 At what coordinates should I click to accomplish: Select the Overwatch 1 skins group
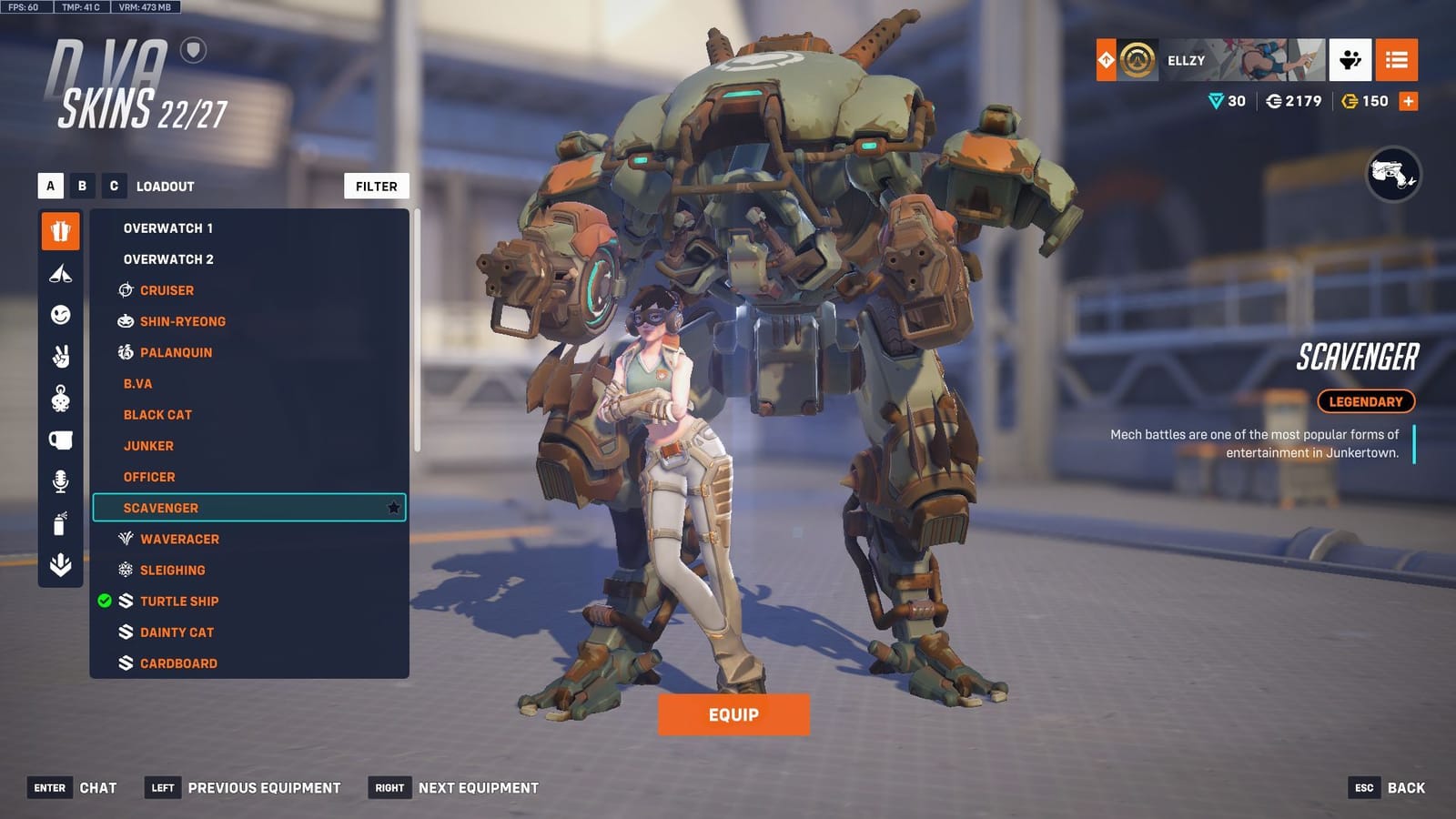pyautogui.click(x=167, y=228)
